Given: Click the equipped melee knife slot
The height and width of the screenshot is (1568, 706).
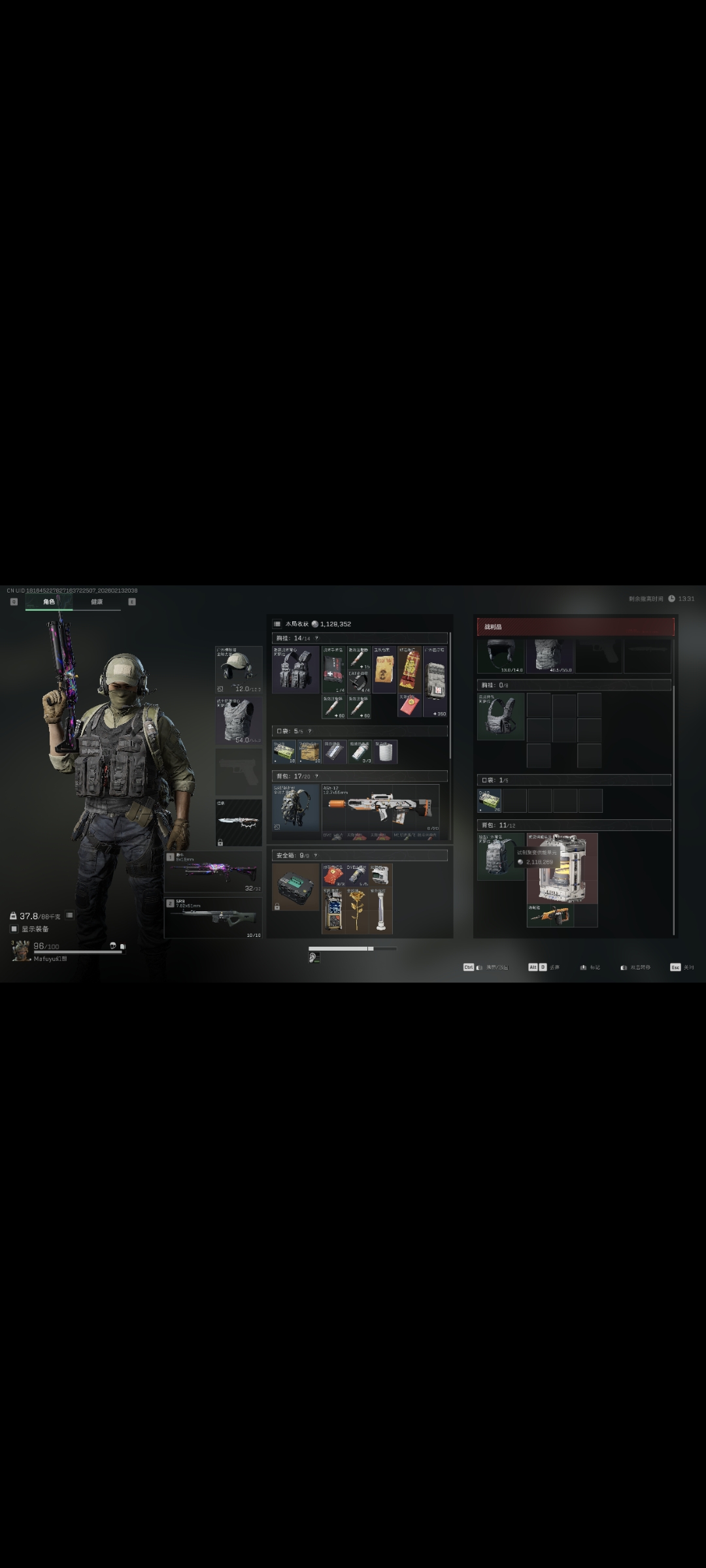Looking at the screenshot, I should 239,822.
